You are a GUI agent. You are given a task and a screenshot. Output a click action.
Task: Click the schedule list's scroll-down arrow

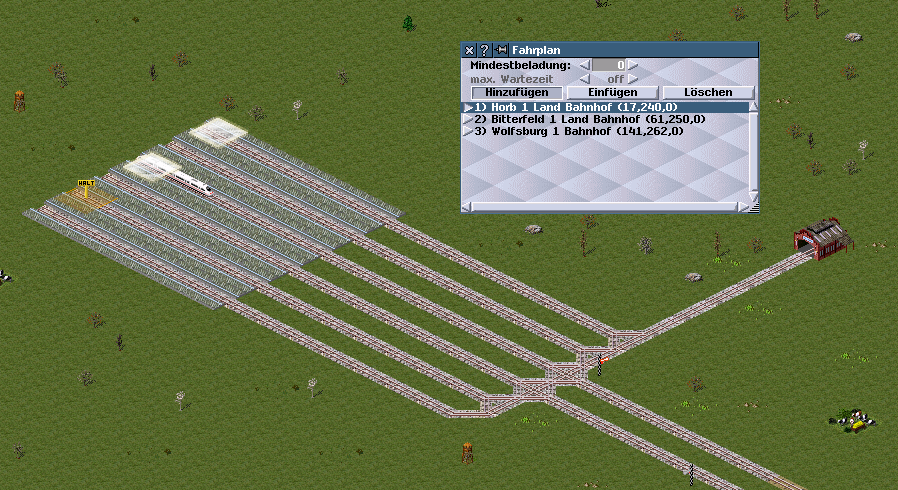click(754, 196)
